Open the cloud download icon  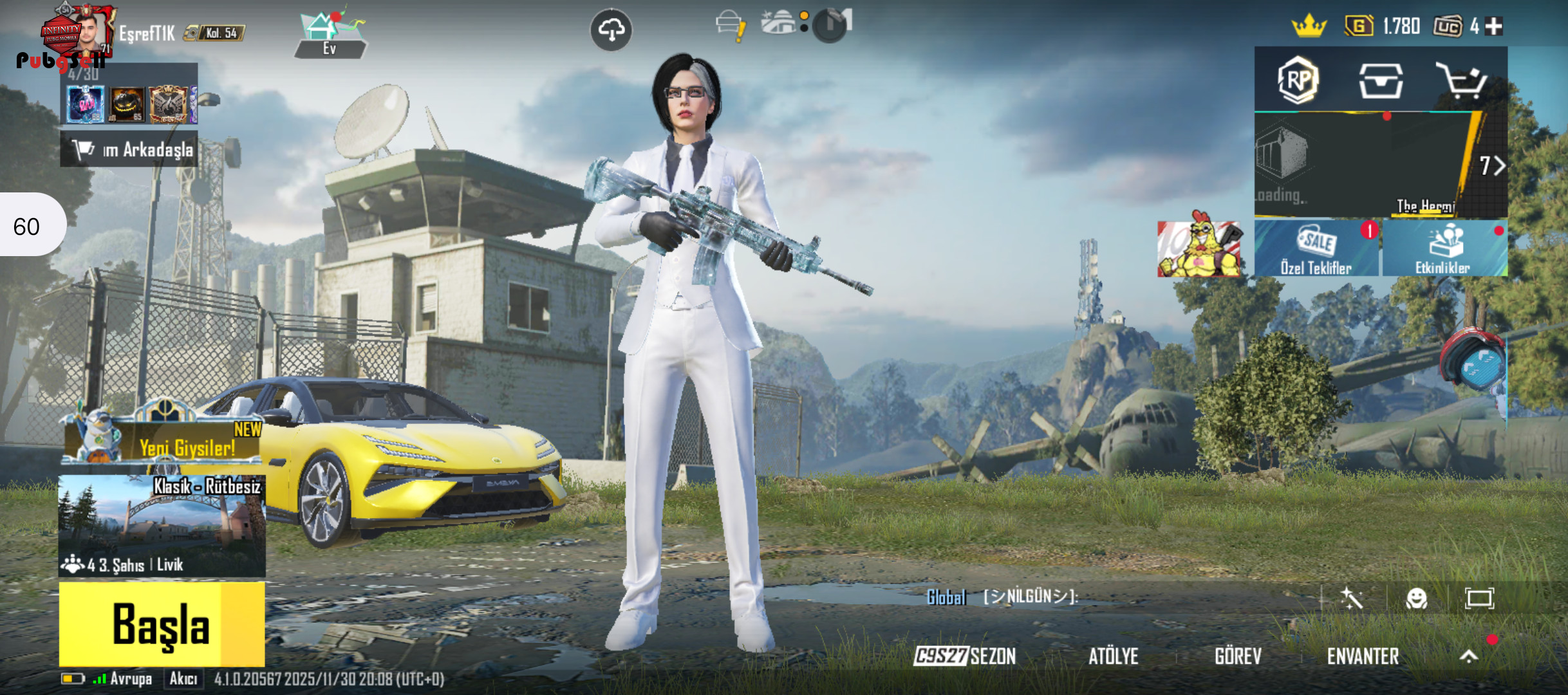611,30
